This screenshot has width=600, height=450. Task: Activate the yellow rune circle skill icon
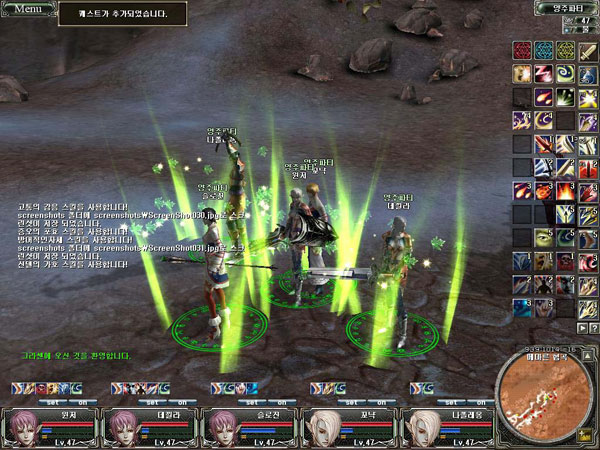click(565, 50)
